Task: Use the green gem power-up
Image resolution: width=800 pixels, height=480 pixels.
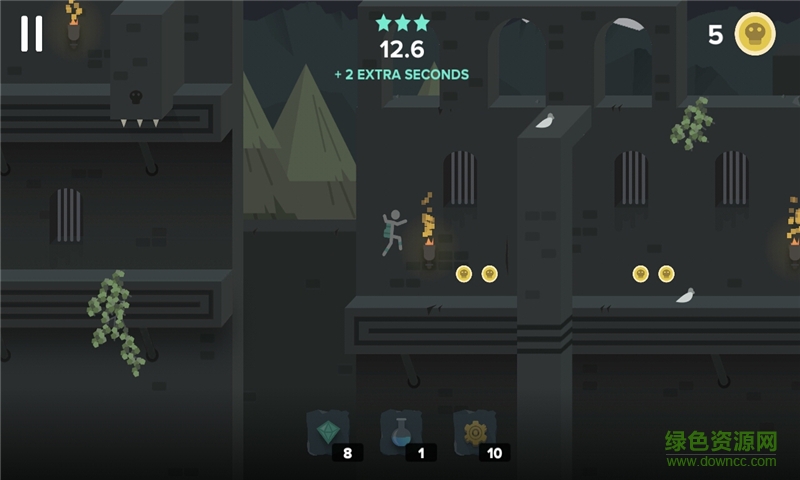Action: point(327,431)
